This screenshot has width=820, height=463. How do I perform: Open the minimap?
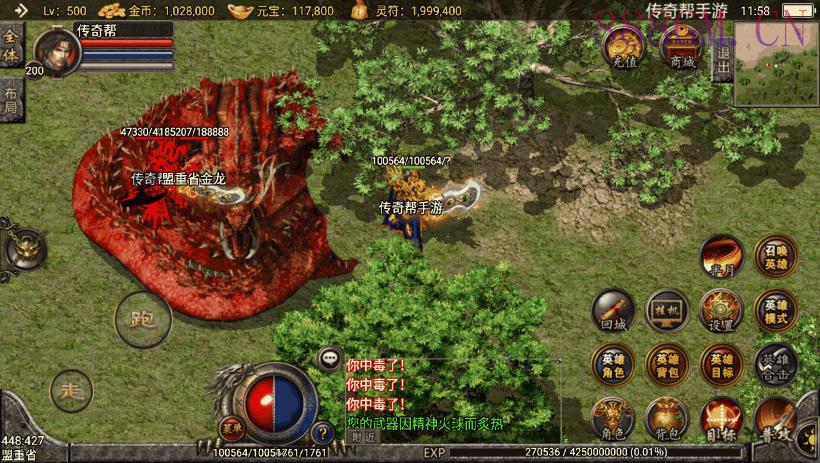tap(776, 65)
